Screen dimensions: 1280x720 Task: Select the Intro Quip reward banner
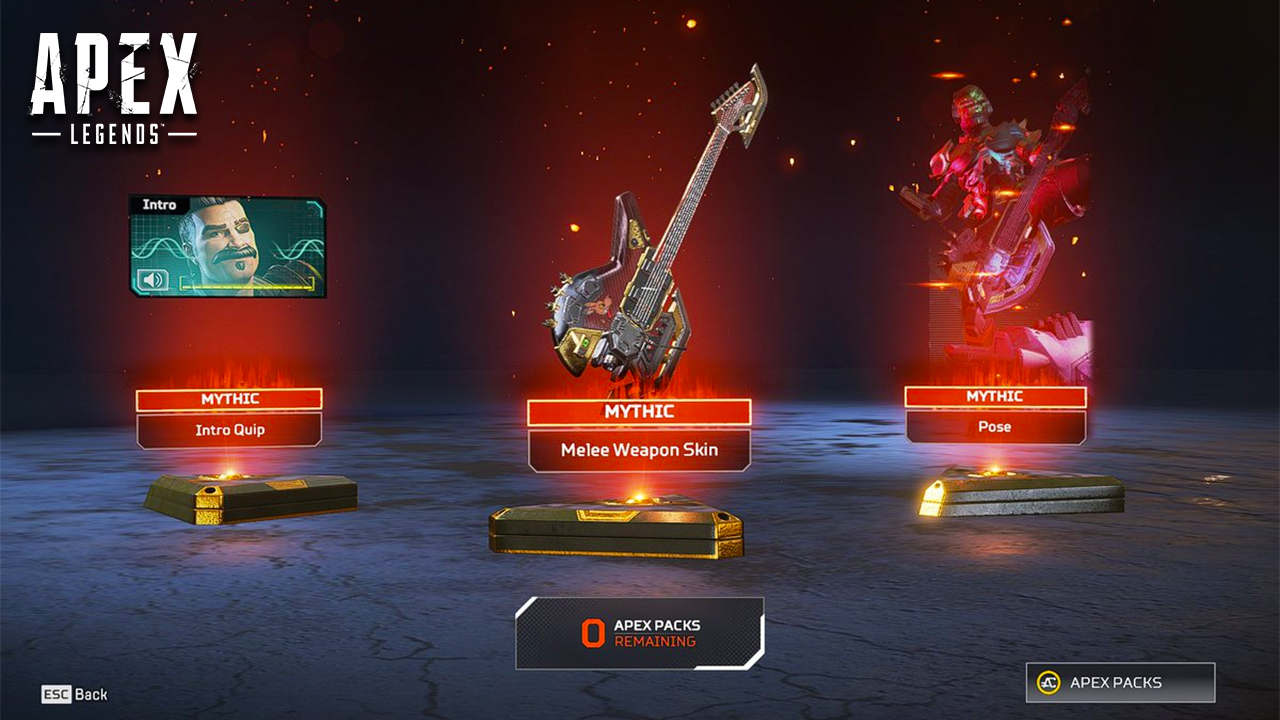click(228, 430)
